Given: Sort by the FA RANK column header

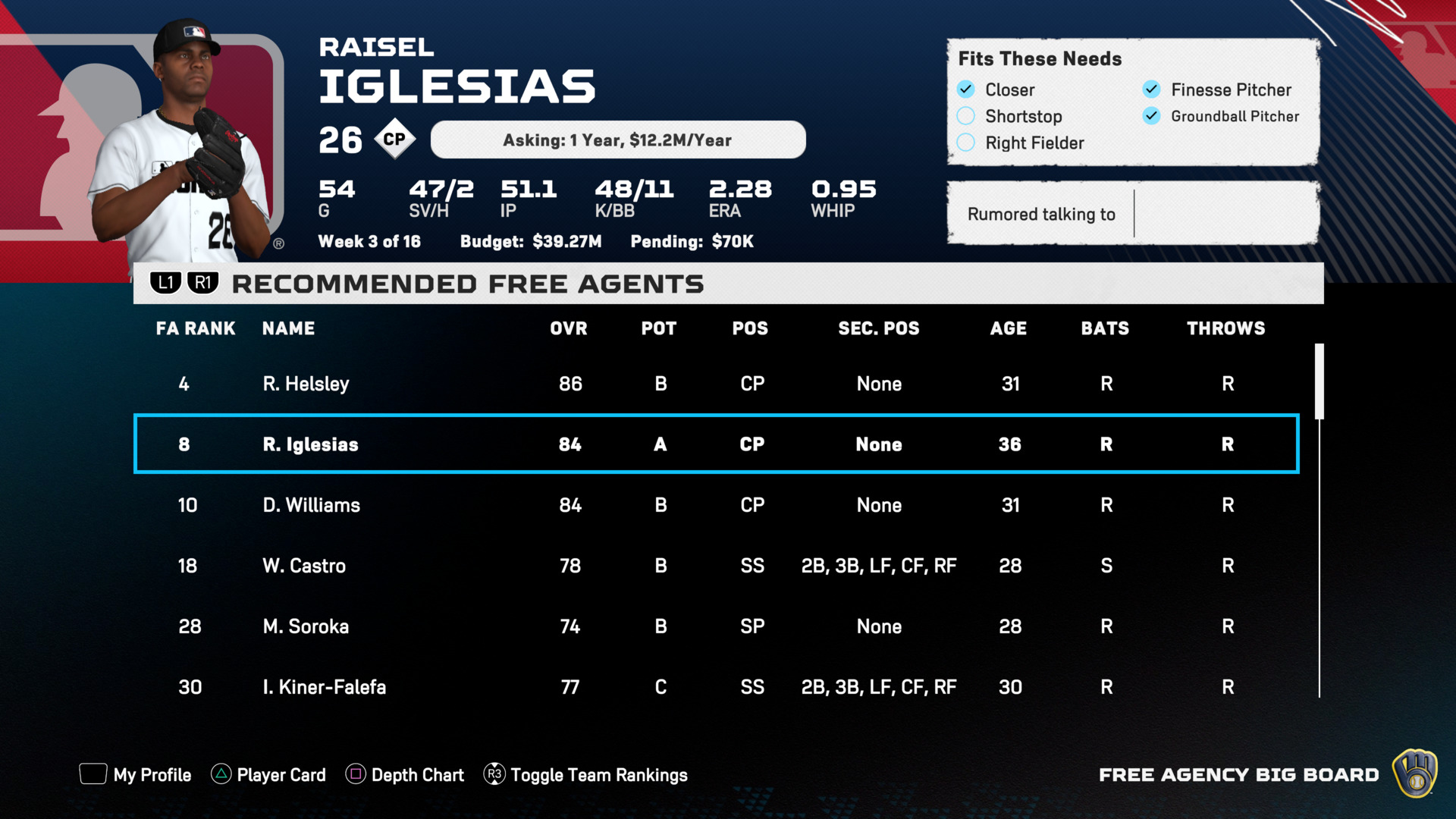Looking at the screenshot, I should [196, 328].
